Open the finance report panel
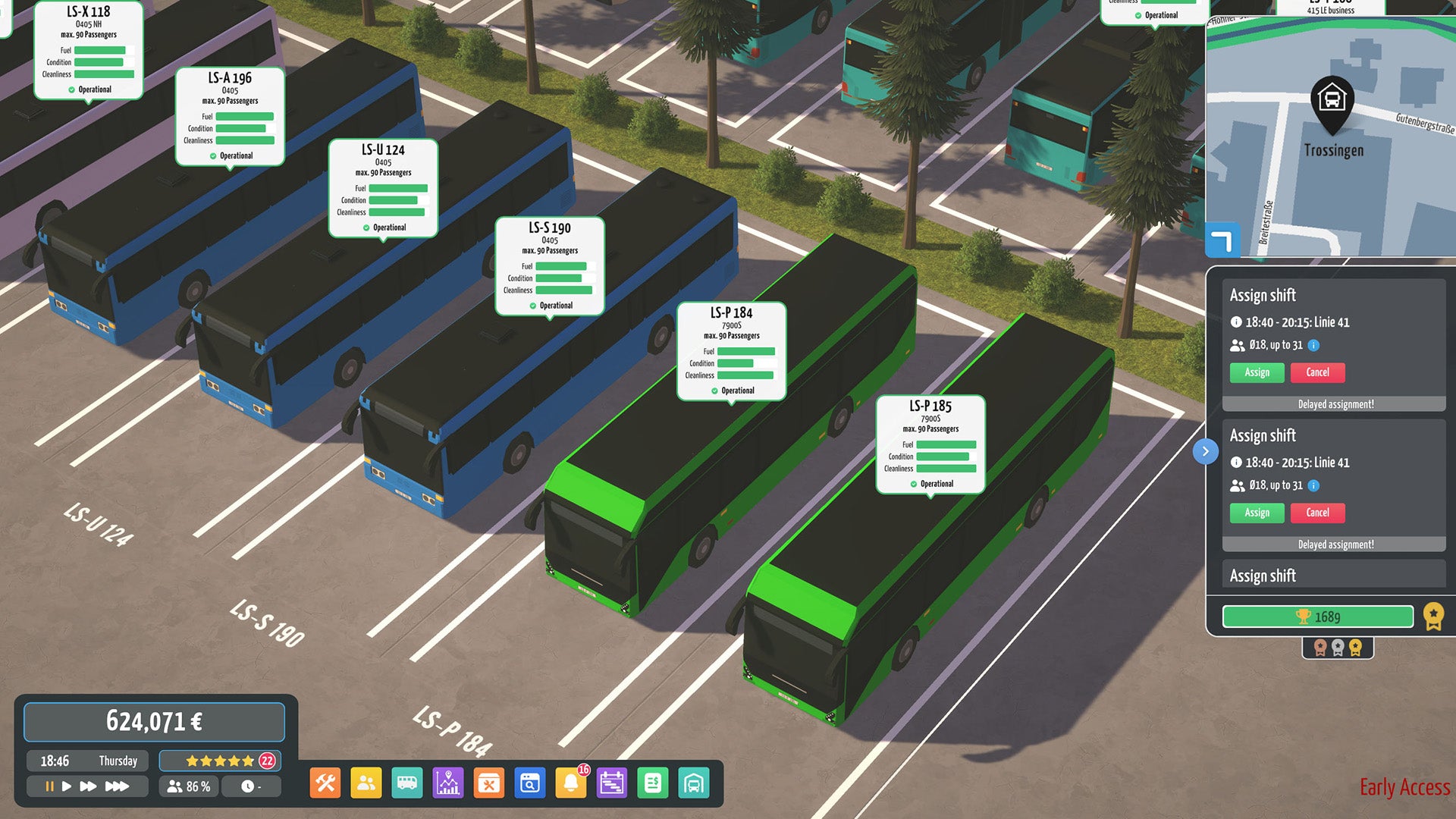This screenshot has height=819, width=1456. [x=653, y=782]
